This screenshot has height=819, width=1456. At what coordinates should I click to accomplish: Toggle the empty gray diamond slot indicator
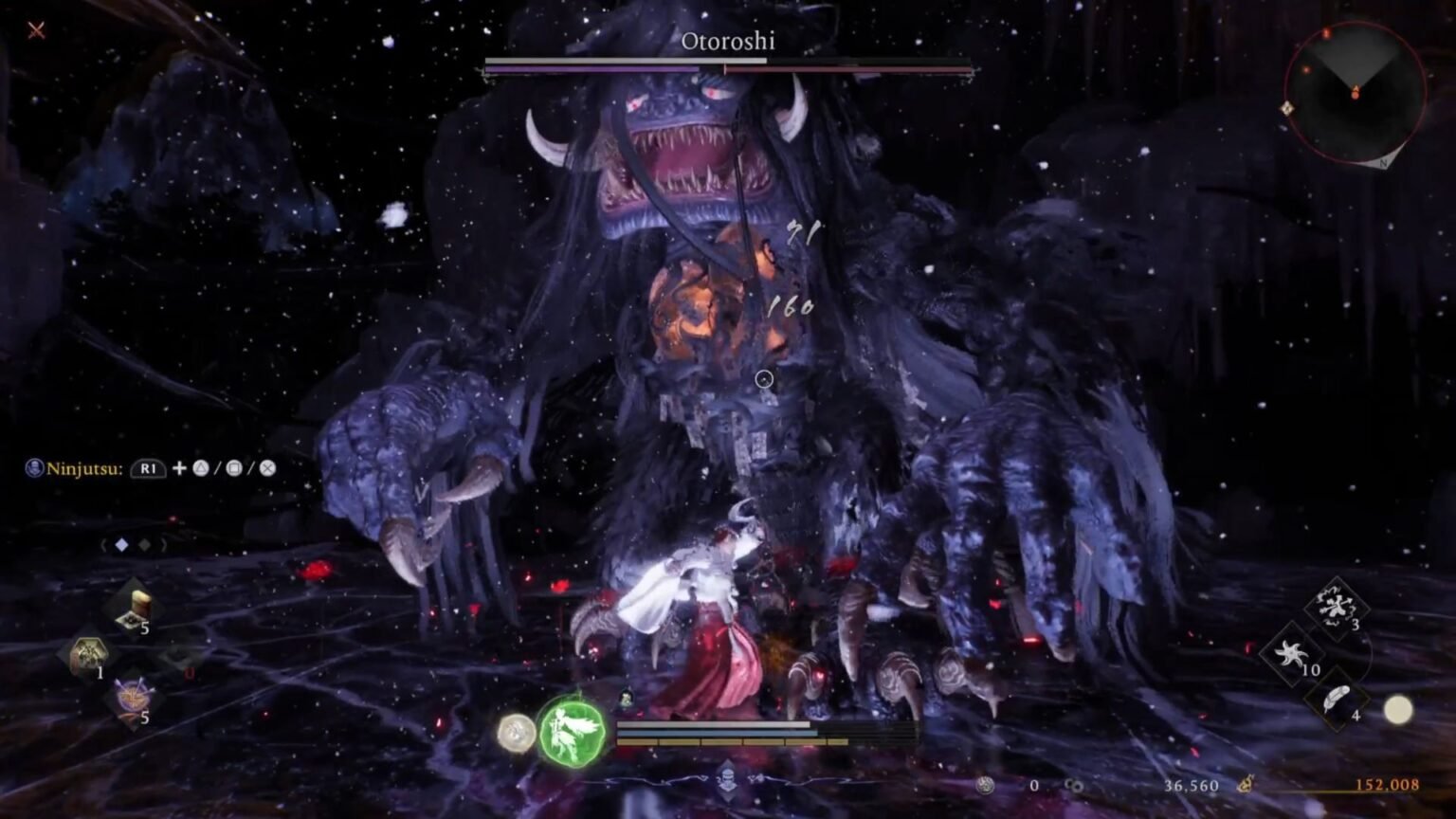145,545
